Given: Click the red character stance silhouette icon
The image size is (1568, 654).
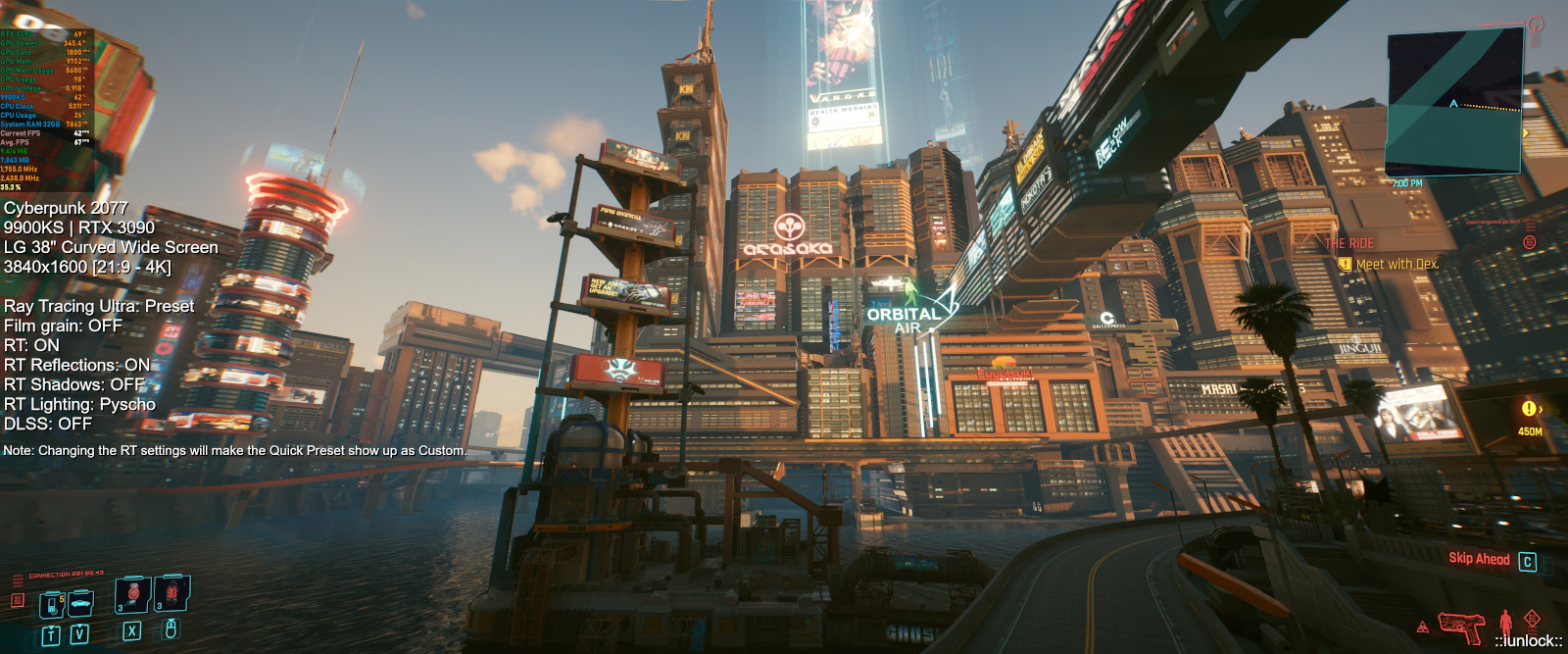Looking at the screenshot, I should (1505, 622).
